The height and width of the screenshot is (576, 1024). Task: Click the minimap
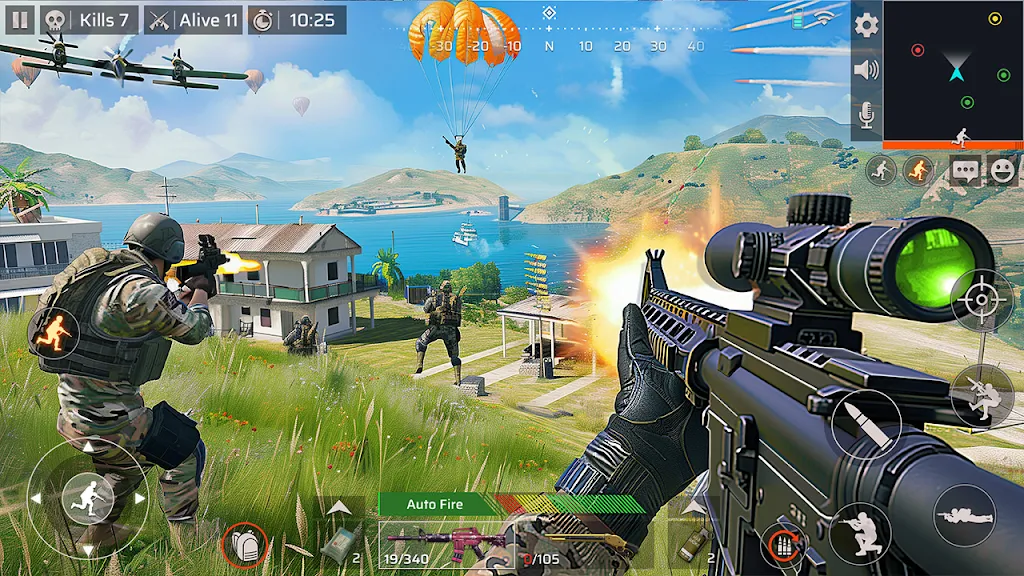(x=954, y=70)
